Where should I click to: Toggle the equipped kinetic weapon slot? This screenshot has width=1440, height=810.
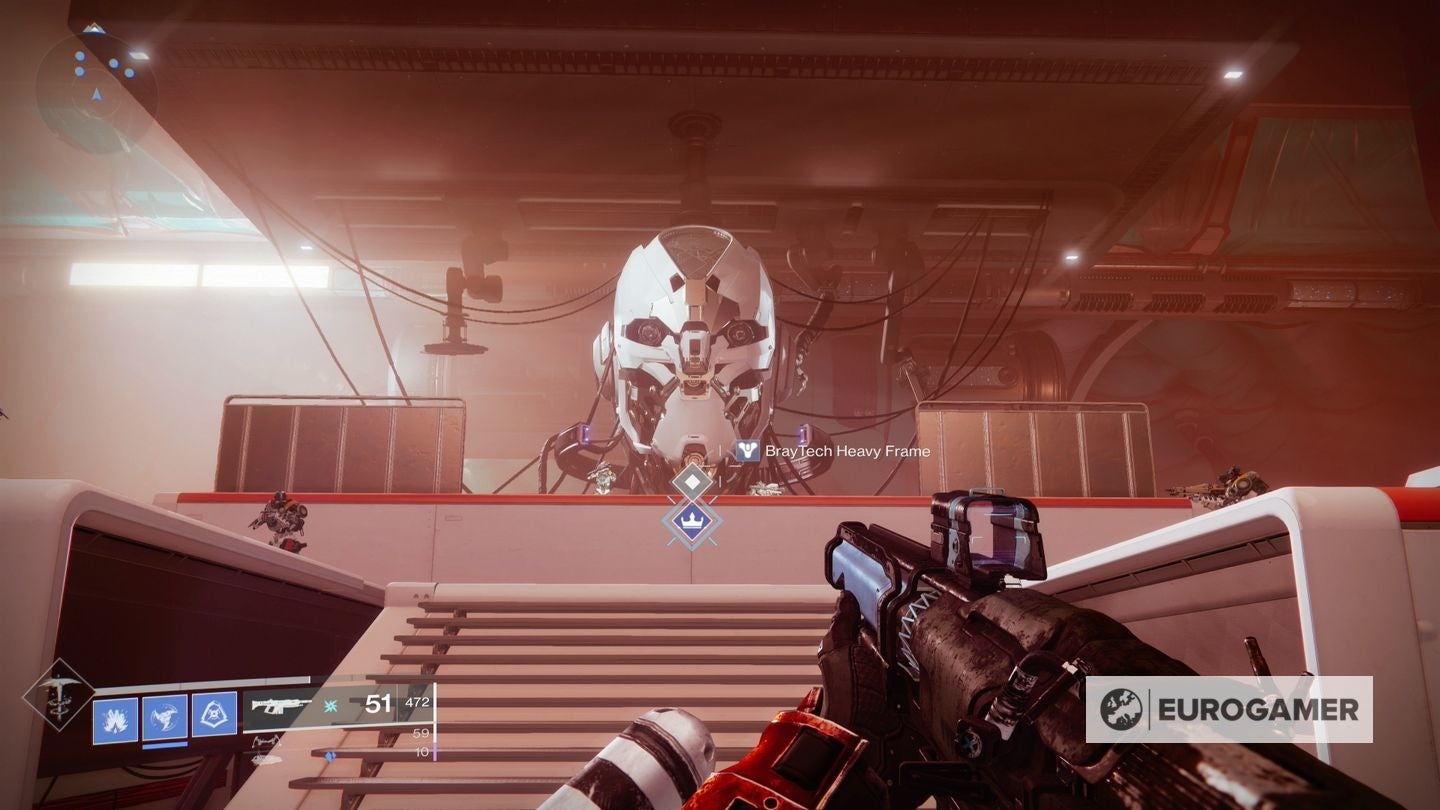tap(281, 707)
